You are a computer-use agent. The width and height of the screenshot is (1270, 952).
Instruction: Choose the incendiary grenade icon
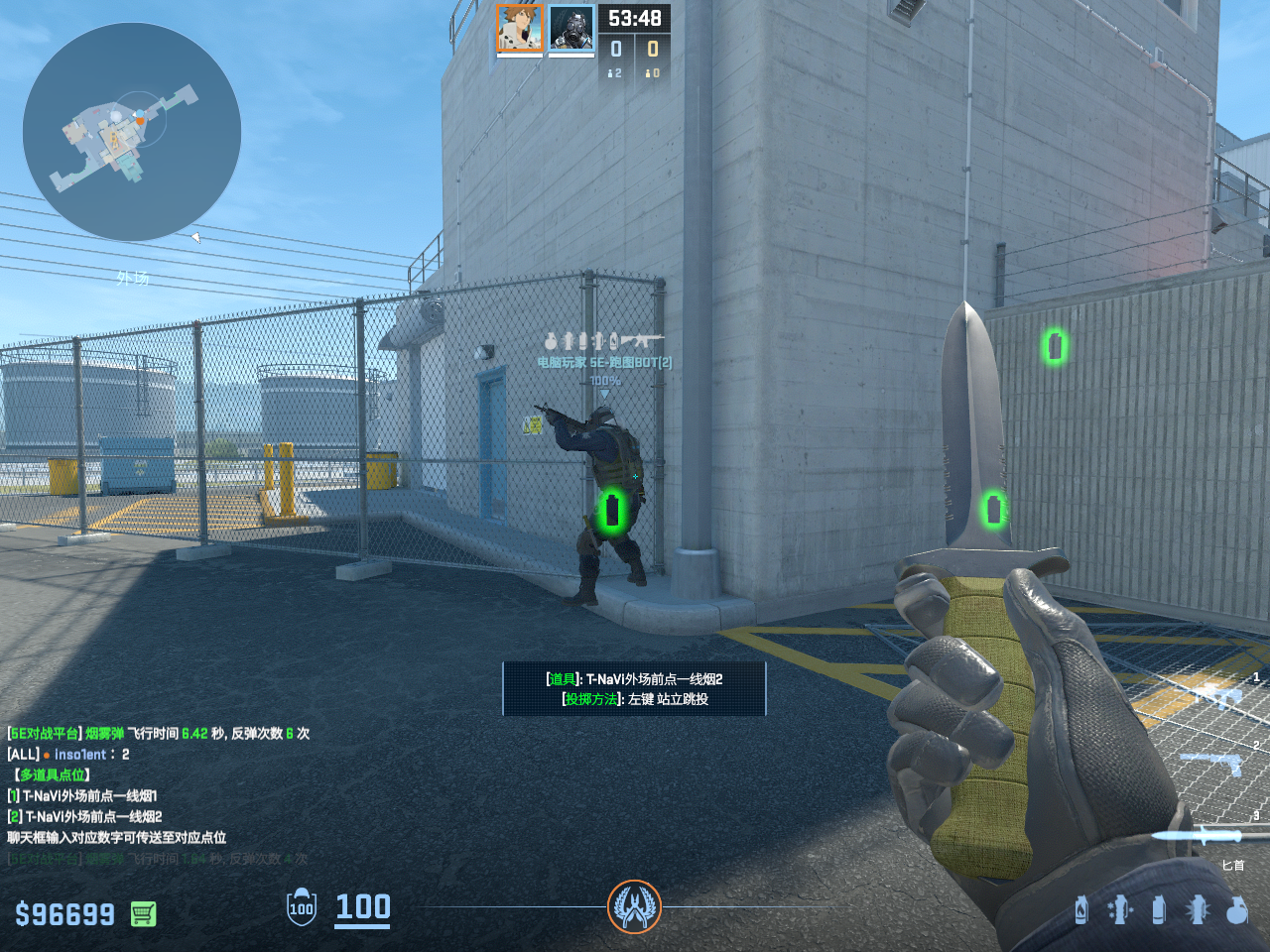click(x=1081, y=909)
